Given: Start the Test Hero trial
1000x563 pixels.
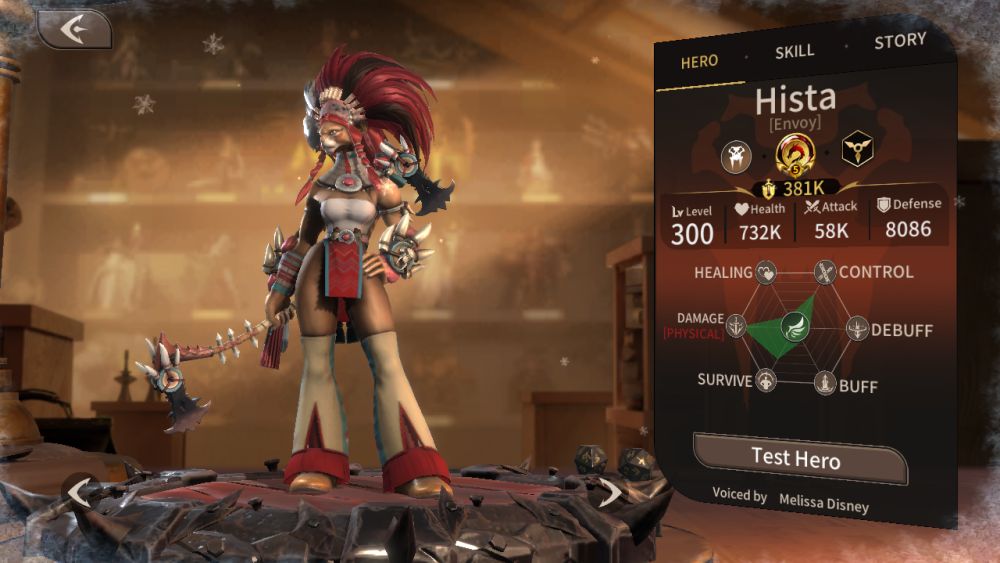Looking at the screenshot, I should point(796,459).
